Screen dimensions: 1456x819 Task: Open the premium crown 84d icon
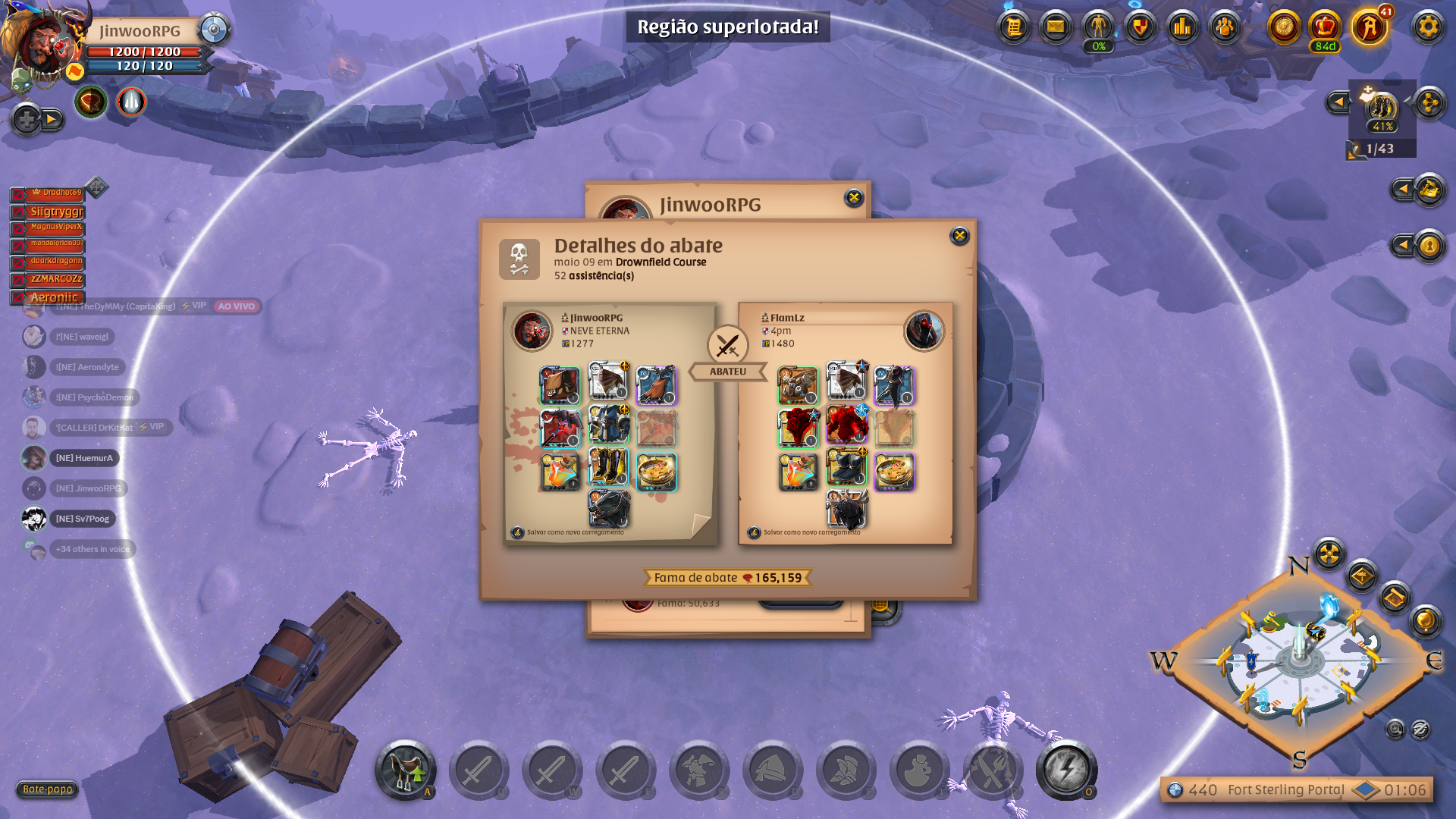tap(1325, 29)
